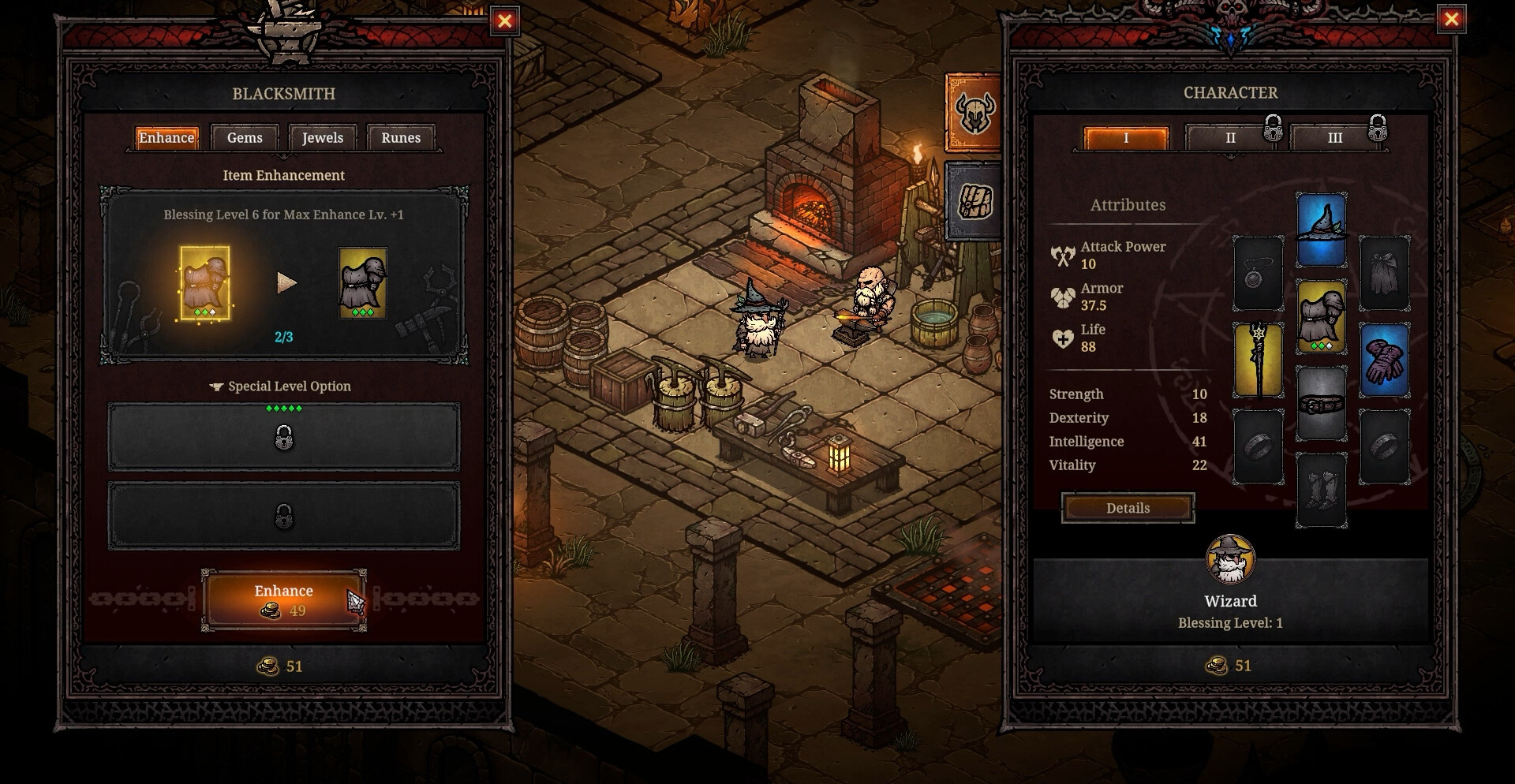
Task: Close the Blacksmith window
Action: [x=505, y=21]
